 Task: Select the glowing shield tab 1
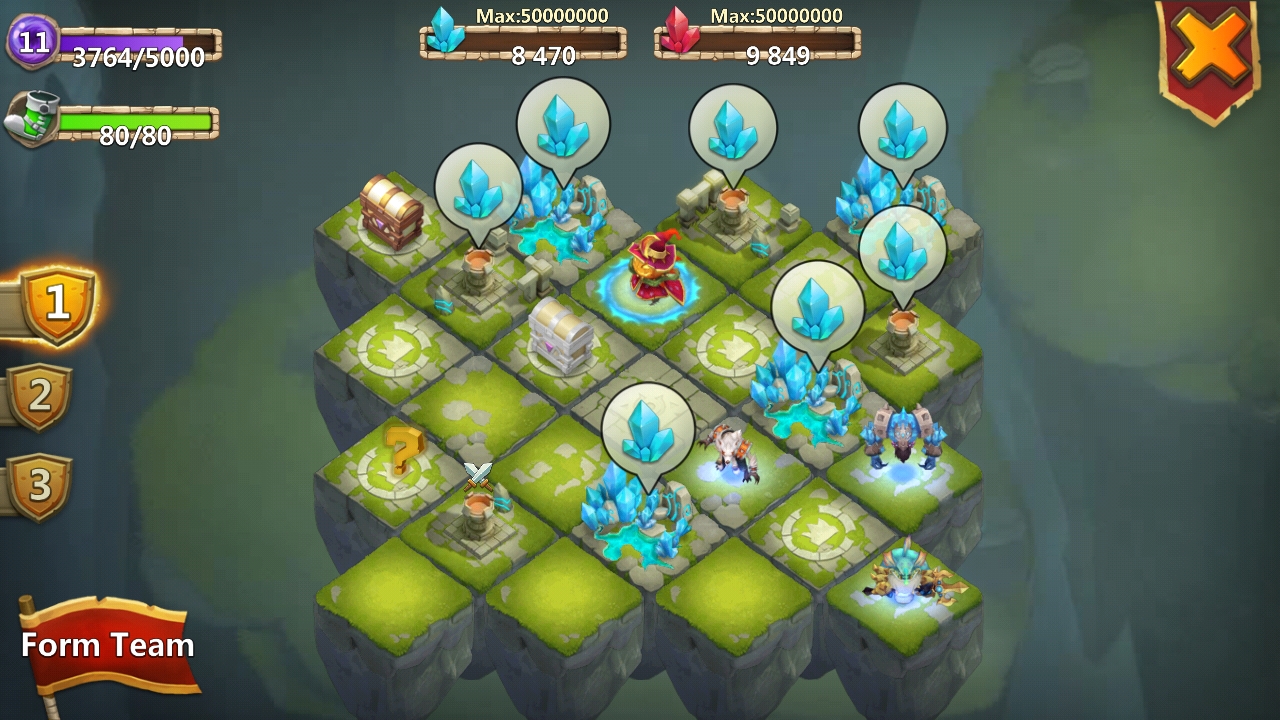(x=57, y=303)
